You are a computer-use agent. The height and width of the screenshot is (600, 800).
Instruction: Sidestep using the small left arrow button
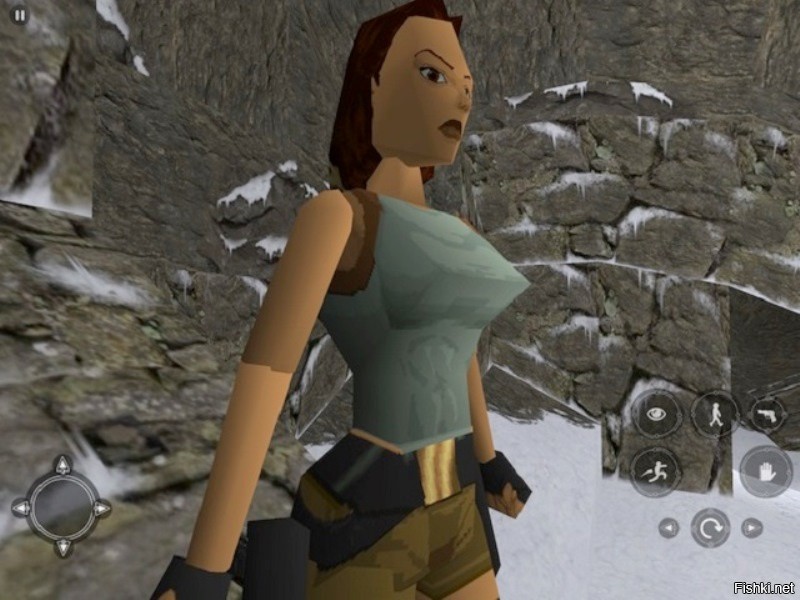point(668,527)
